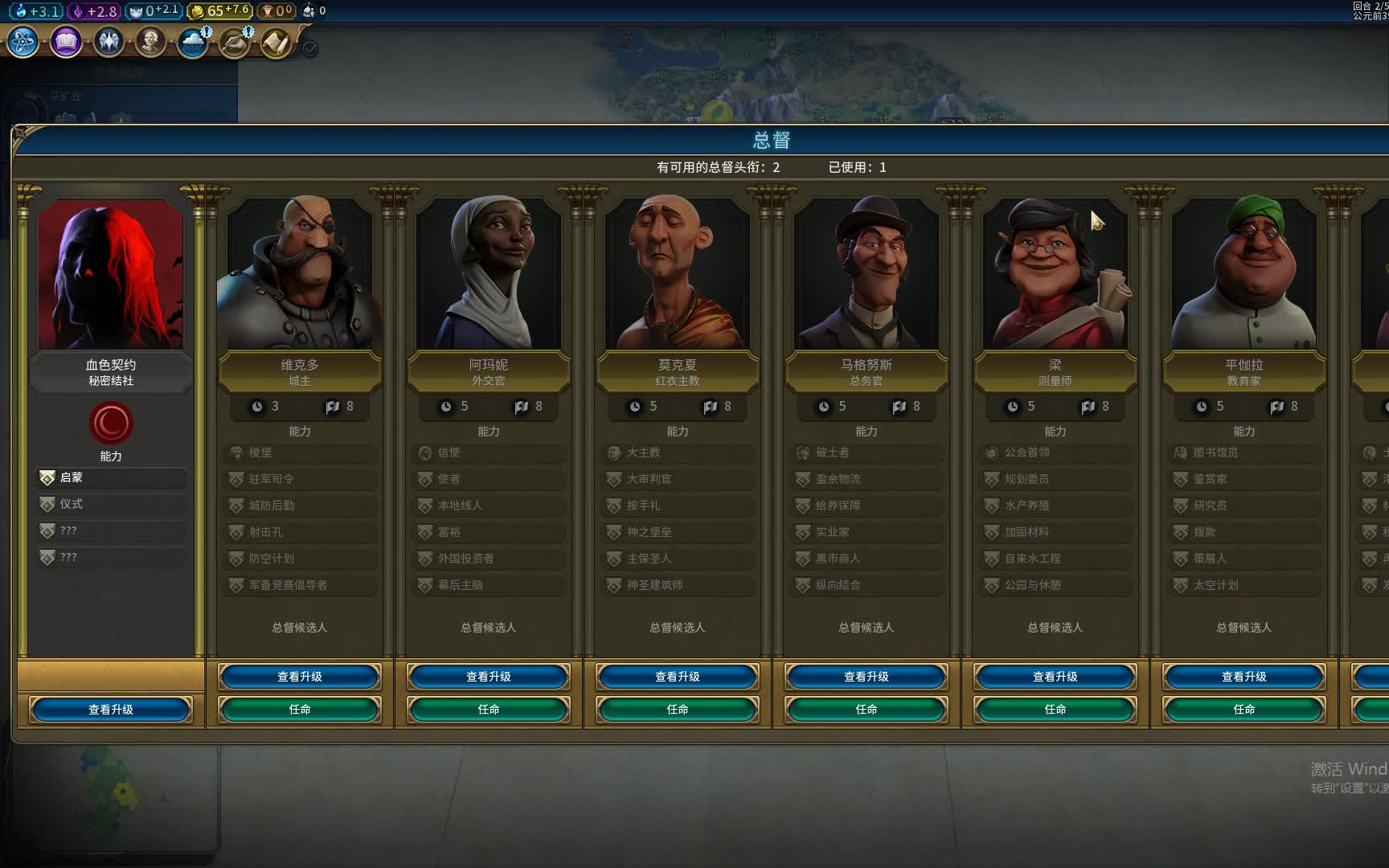View upgrades (查看升级) for 血色契约 secret society
Viewport: 1389px width, 868px height.
point(111,710)
